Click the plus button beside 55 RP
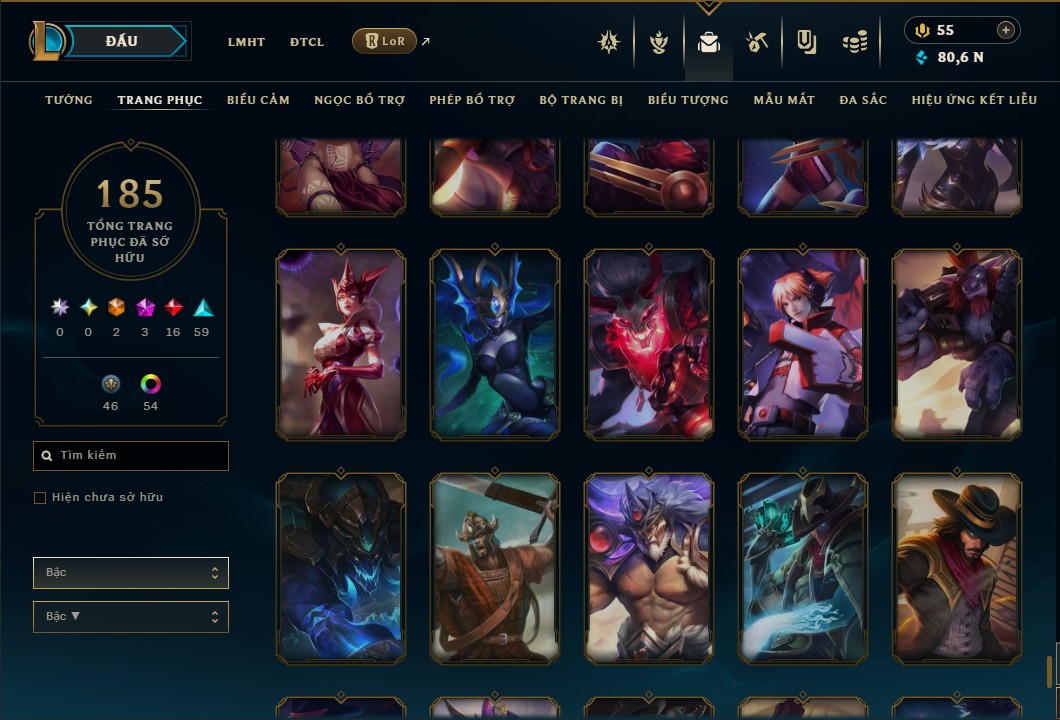 click(x=1006, y=30)
